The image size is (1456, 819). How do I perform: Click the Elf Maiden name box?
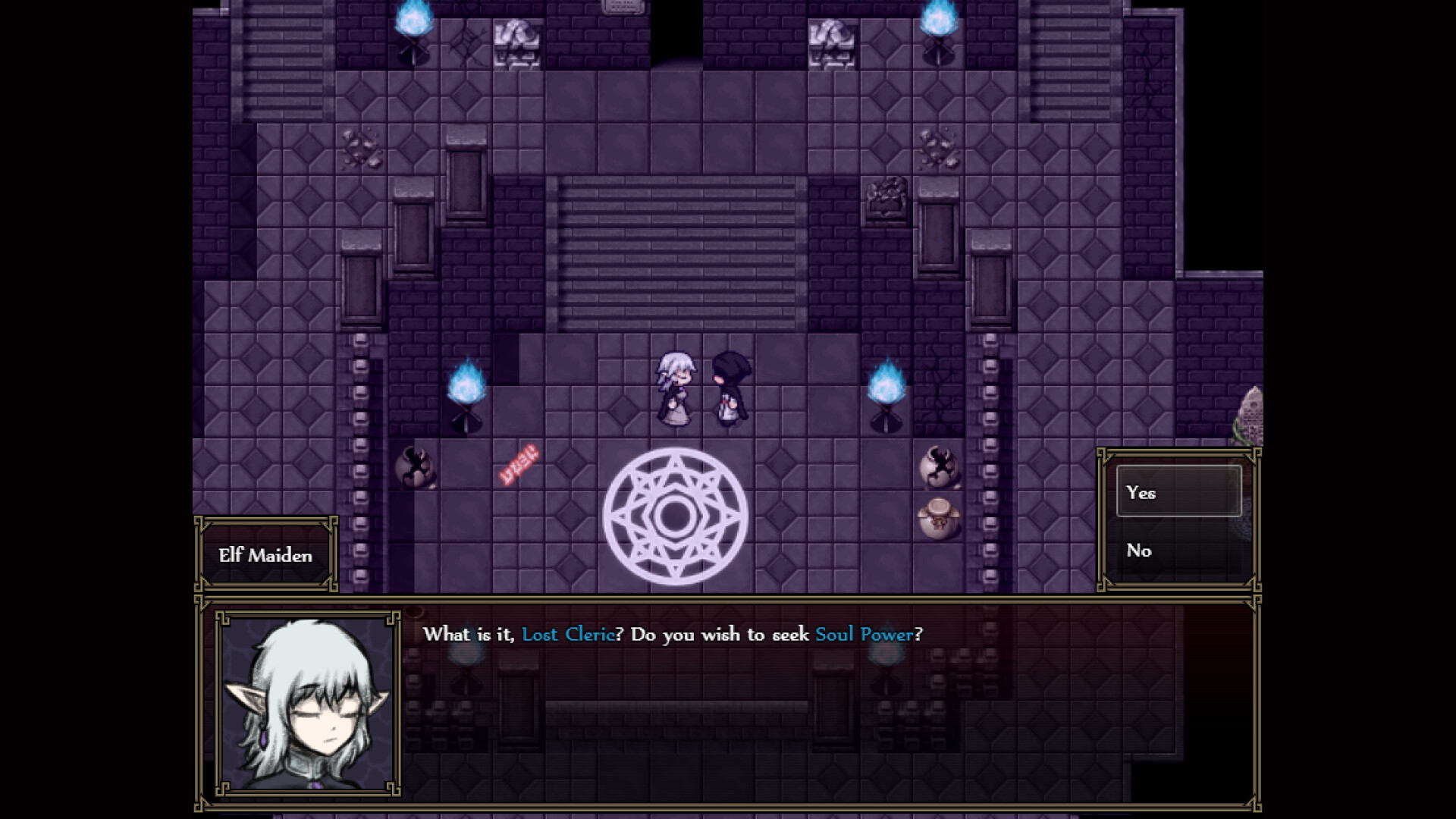coord(265,555)
